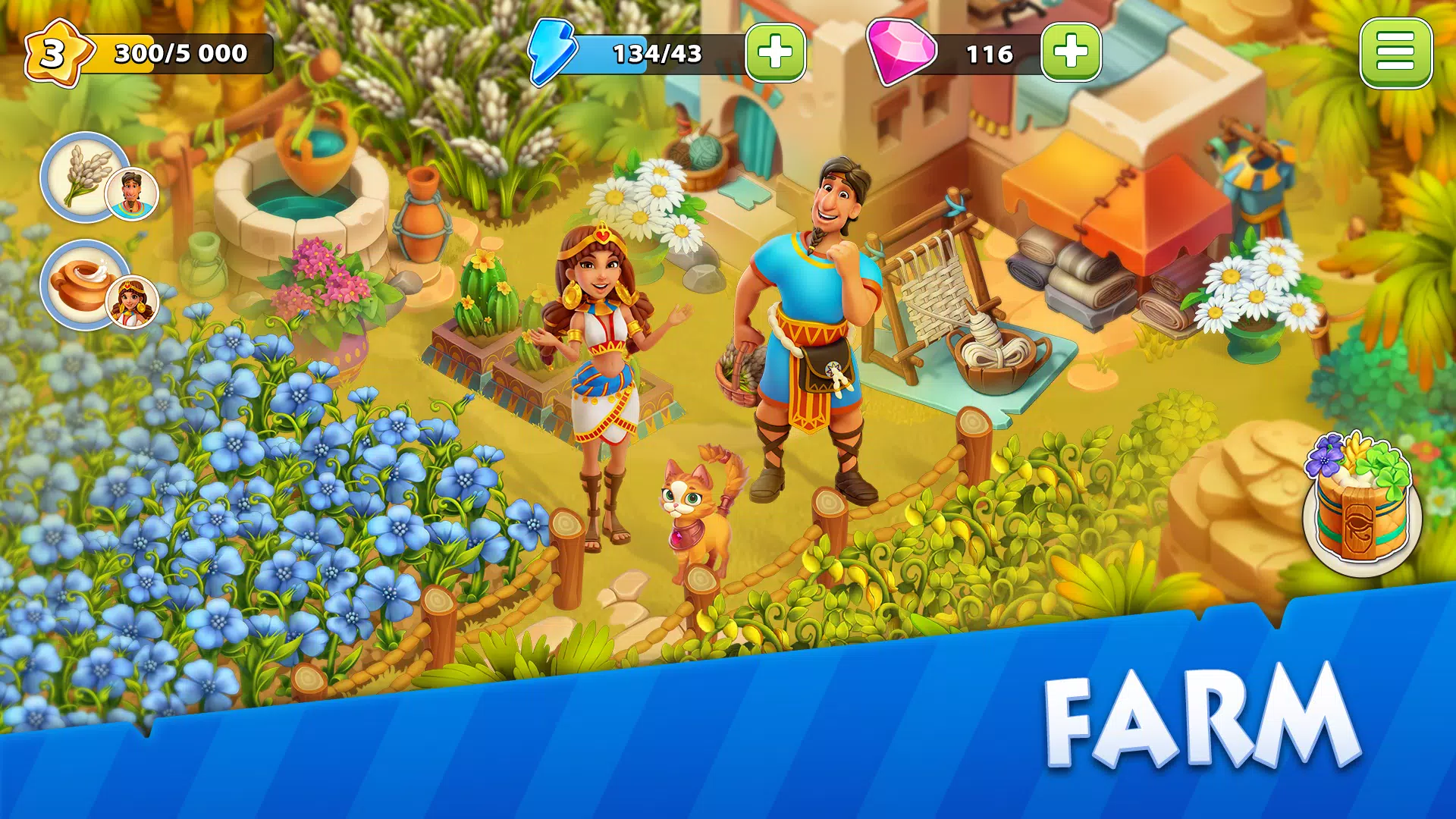Image resolution: width=1456 pixels, height=819 pixels.
Task: Check the 116 gem balance display
Action: [990, 53]
